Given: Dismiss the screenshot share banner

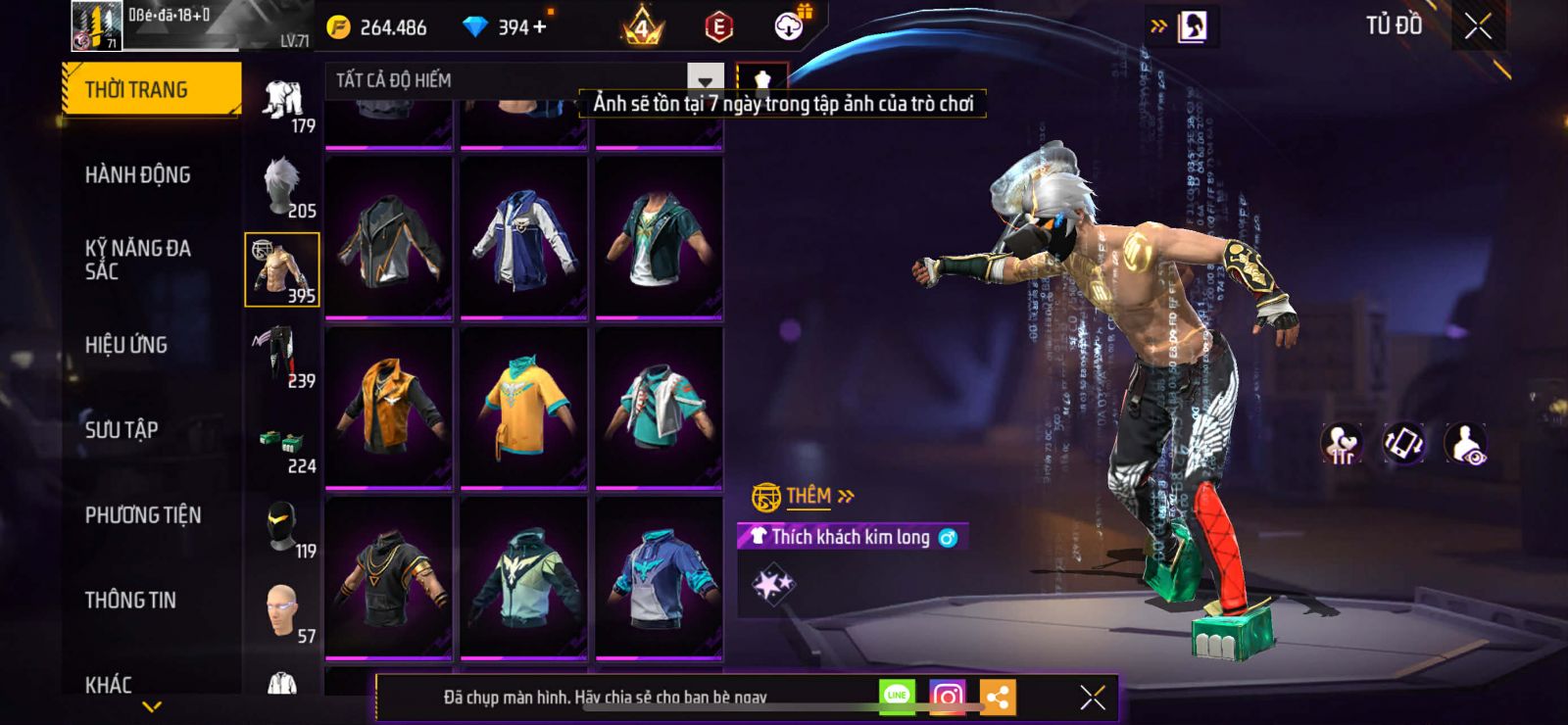Looking at the screenshot, I should pyautogui.click(x=1093, y=698).
